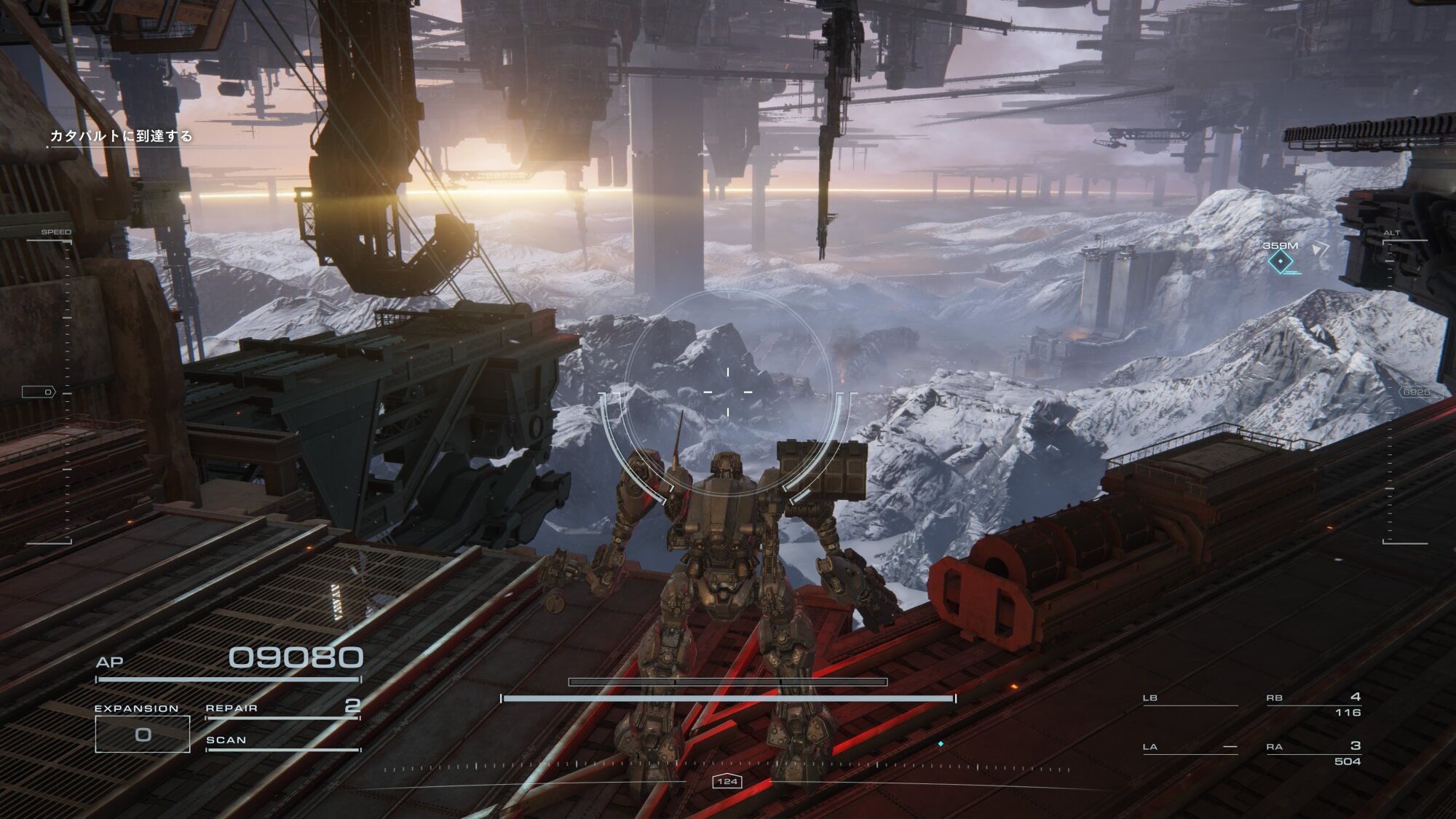
Task: Activate the EXPANSION slot box
Action: point(143,734)
